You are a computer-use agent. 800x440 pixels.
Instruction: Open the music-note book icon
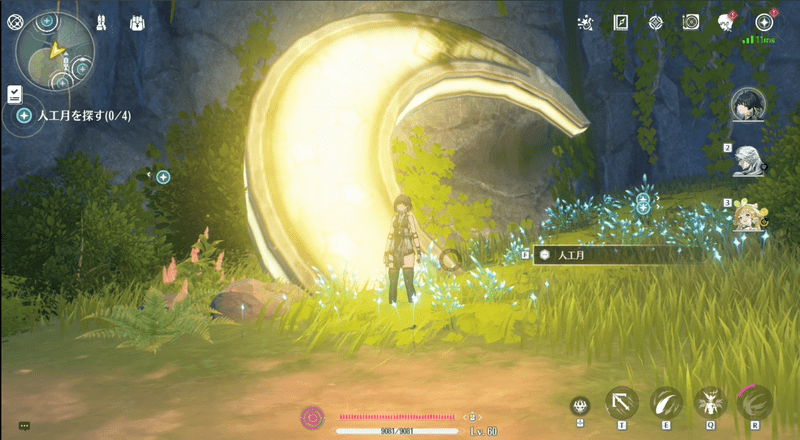tap(621, 22)
